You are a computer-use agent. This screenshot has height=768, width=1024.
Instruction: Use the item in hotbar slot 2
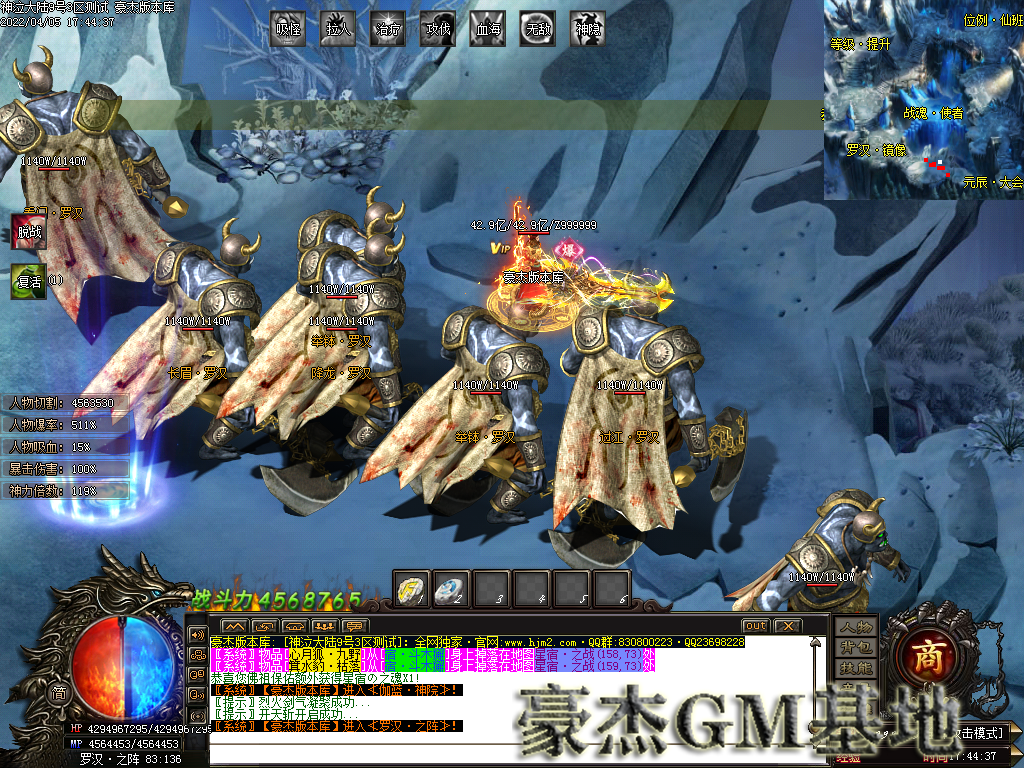click(452, 589)
